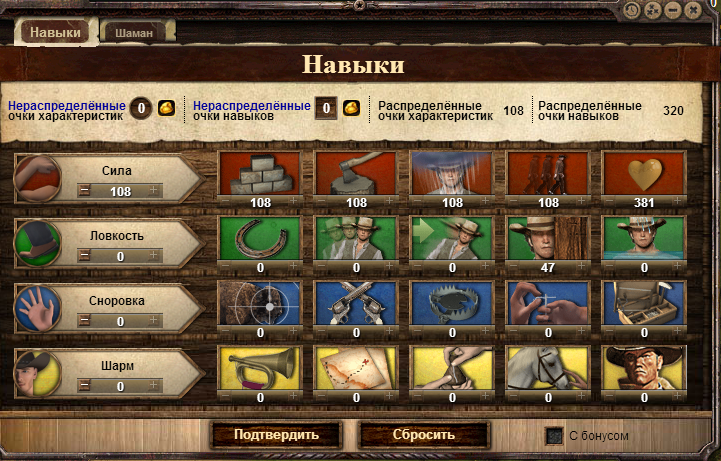
Task: Open the Навыки tab
Action: pos(55,32)
